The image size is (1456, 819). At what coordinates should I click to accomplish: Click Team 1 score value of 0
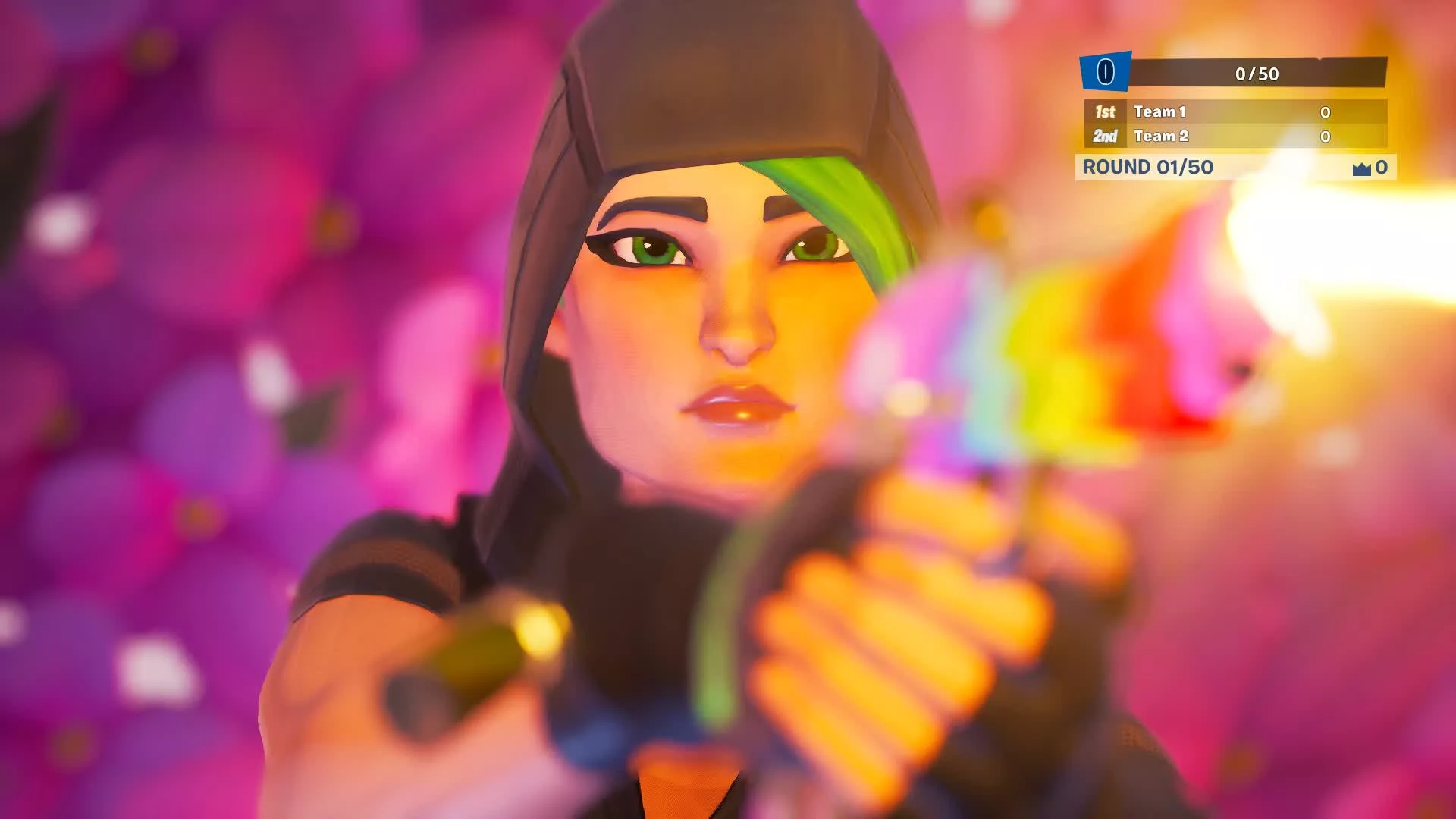pyautogui.click(x=1326, y=112)
